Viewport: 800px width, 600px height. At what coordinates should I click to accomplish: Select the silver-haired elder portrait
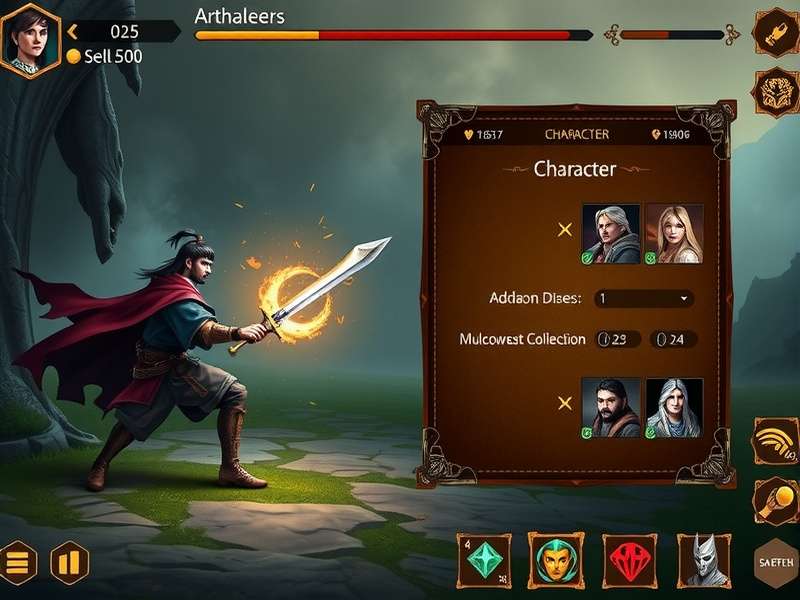(x=674, y=407)
